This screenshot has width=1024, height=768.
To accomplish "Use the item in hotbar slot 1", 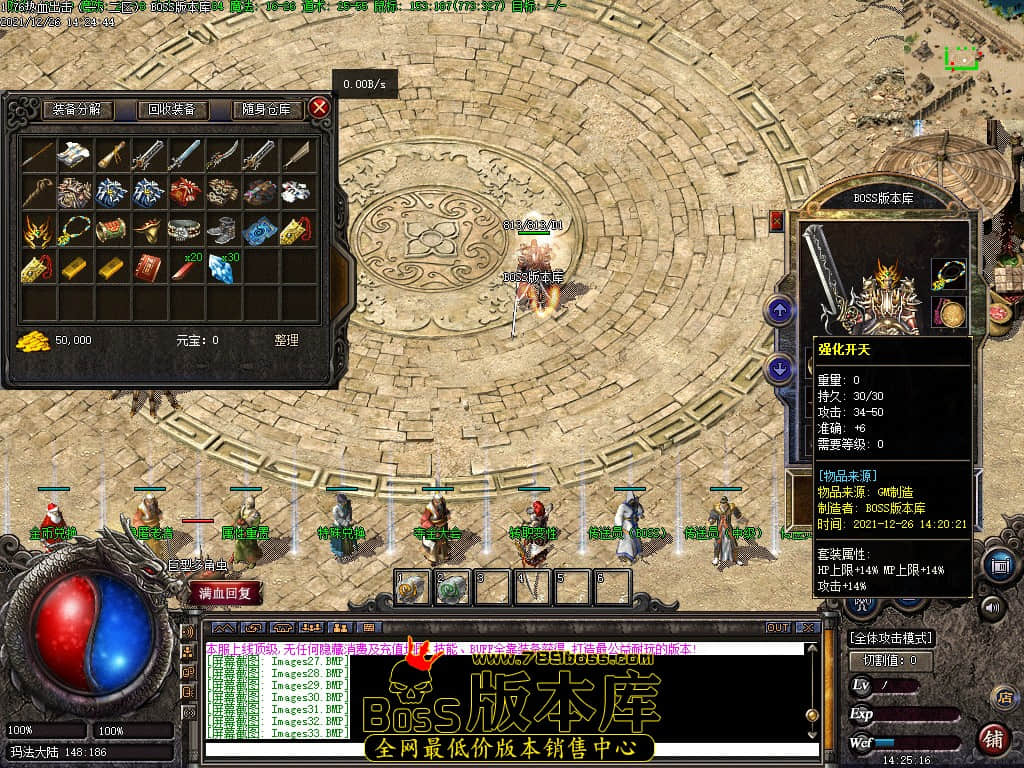I will (412, 588).
